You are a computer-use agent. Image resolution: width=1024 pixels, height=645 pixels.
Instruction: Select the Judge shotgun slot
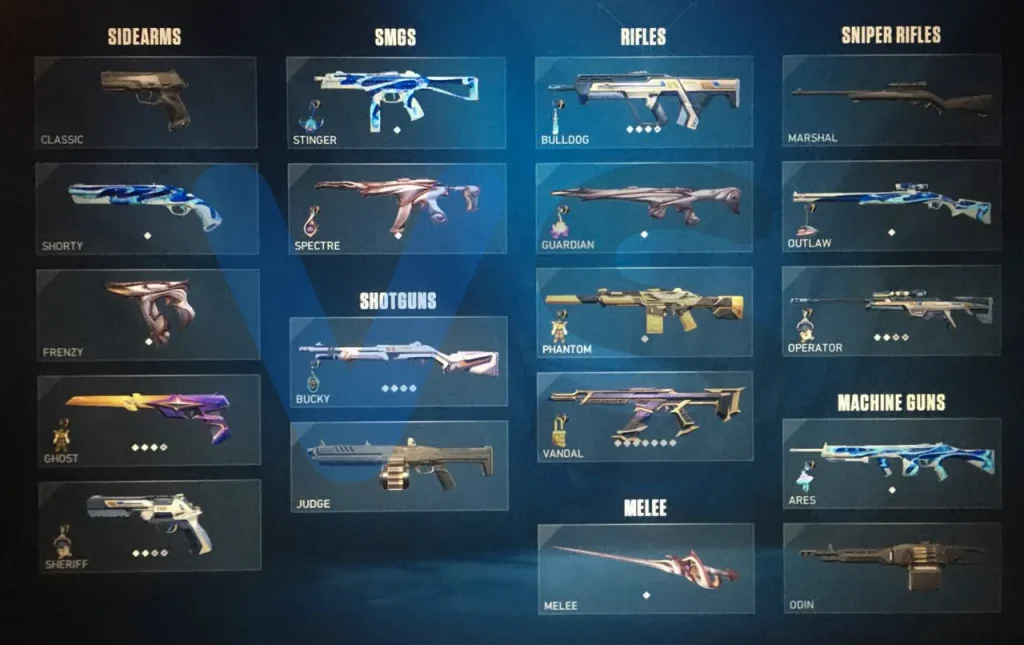[x=399, y=466]
